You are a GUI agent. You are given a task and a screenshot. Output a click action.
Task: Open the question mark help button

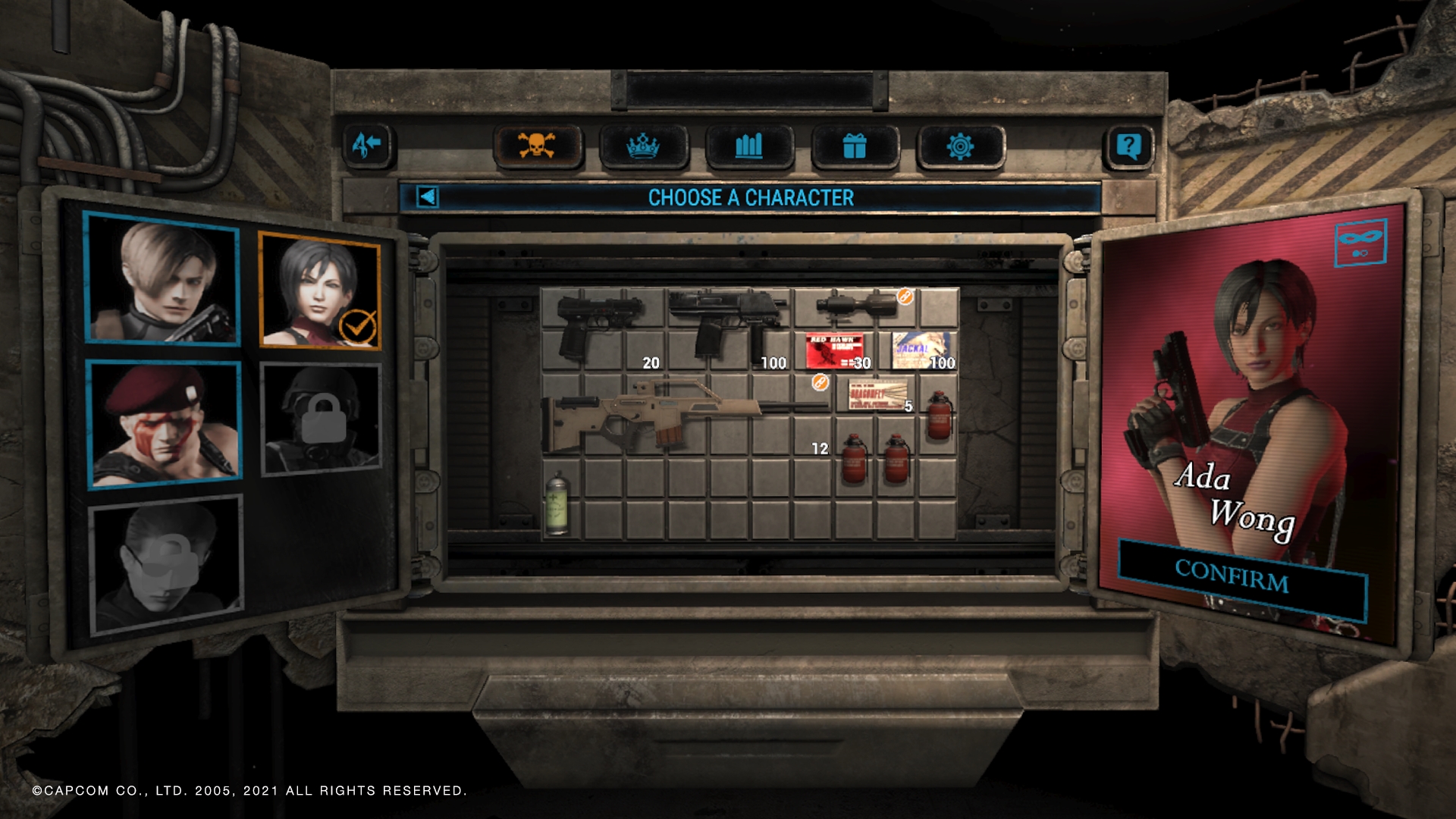click(1128, 146)
